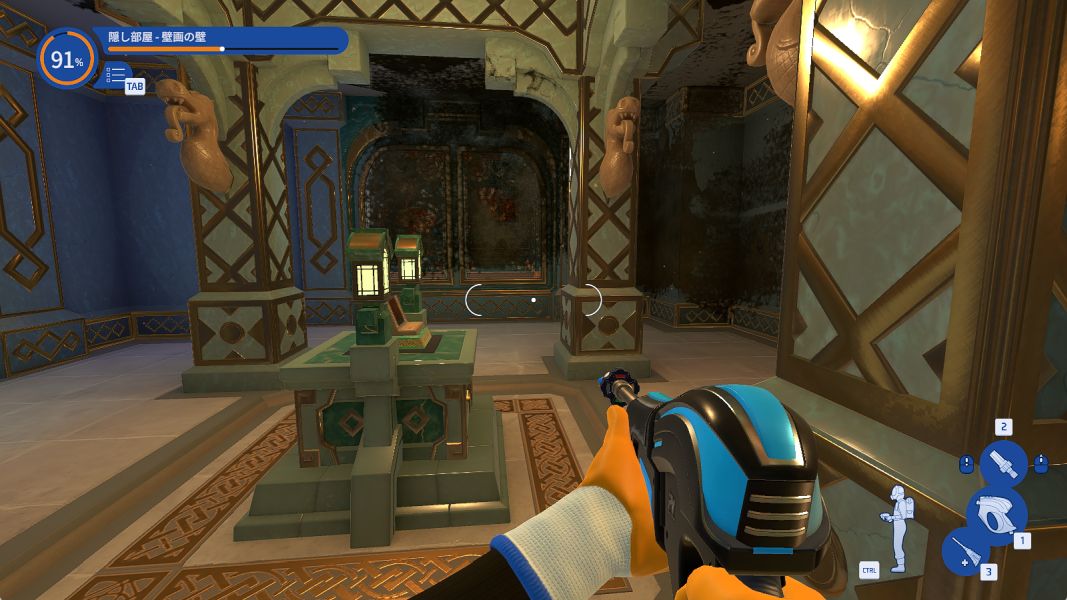Open the task checklist icon

coord(117,74)
